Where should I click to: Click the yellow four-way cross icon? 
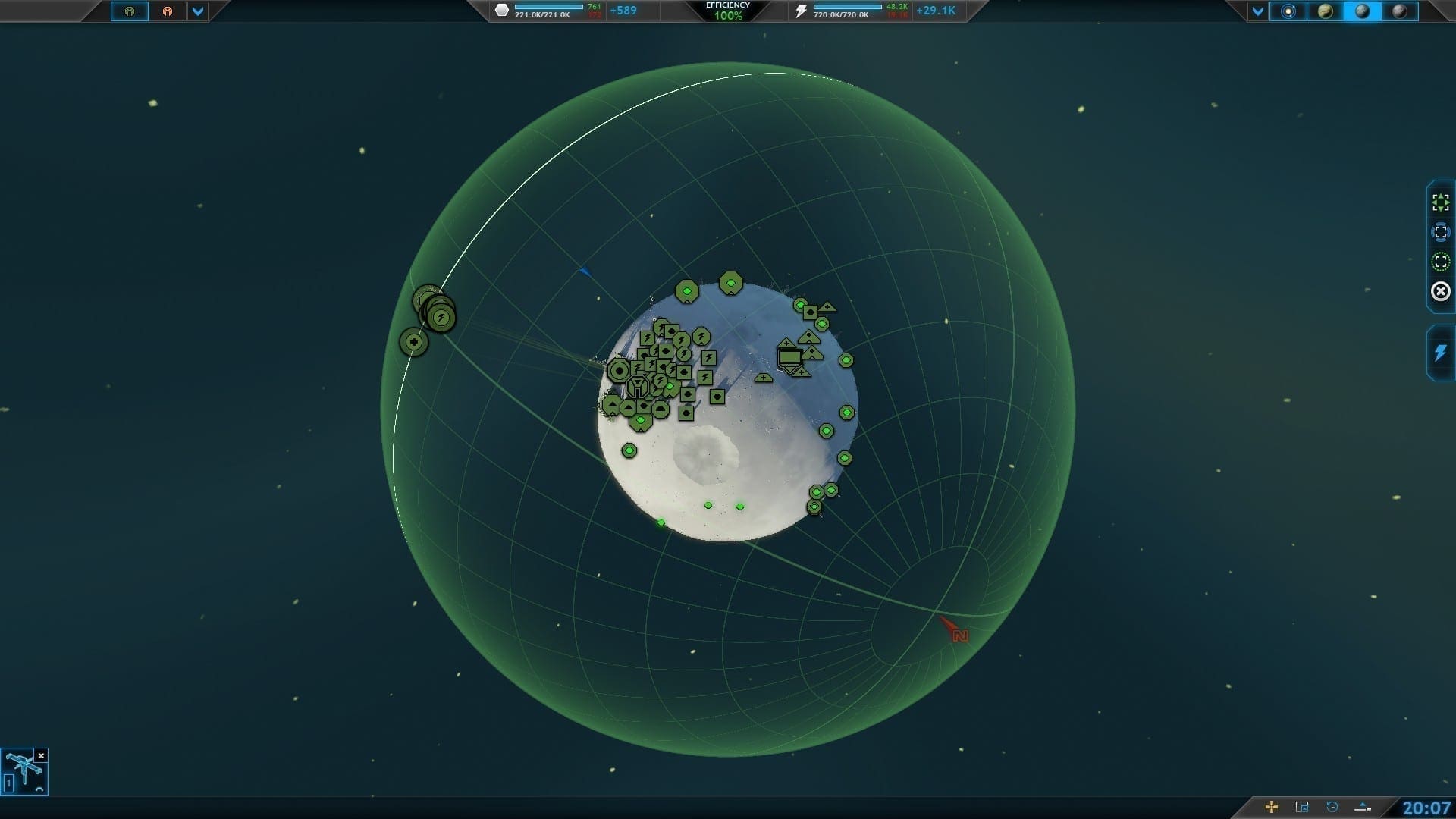[1272, 807]
